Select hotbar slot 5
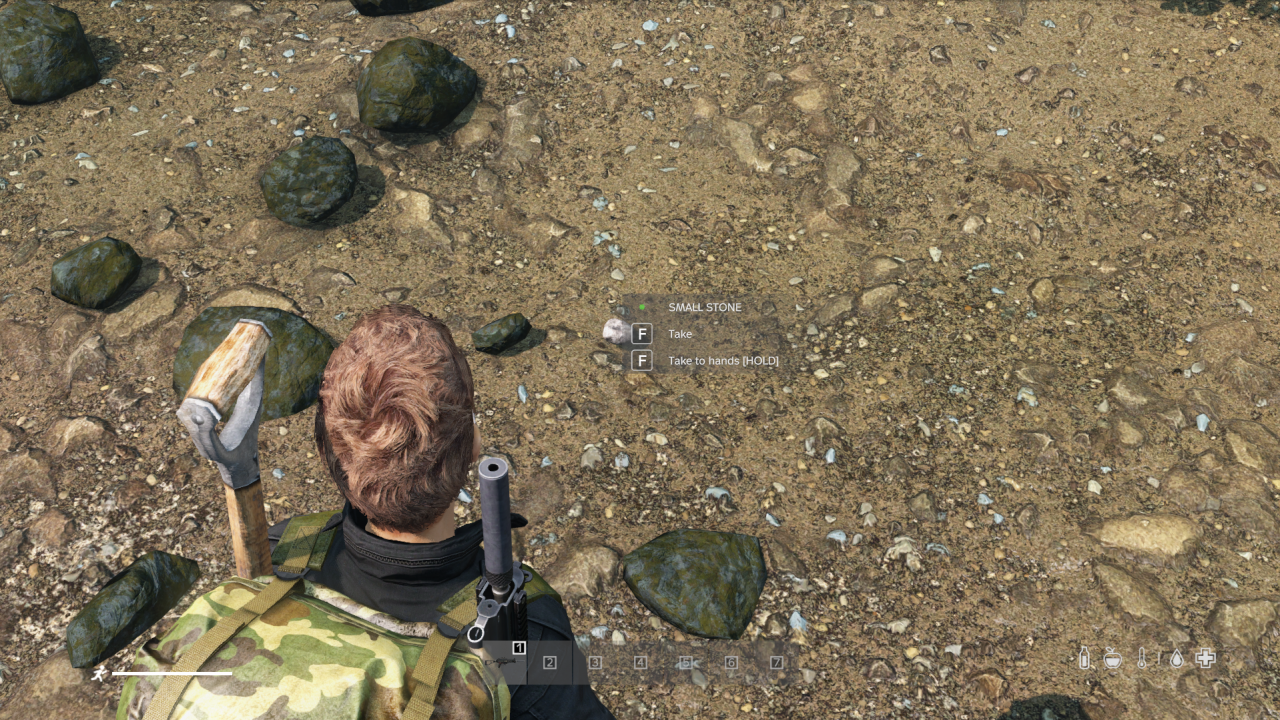Screen dimensions: 1280x720 click(x=684, y=663)
